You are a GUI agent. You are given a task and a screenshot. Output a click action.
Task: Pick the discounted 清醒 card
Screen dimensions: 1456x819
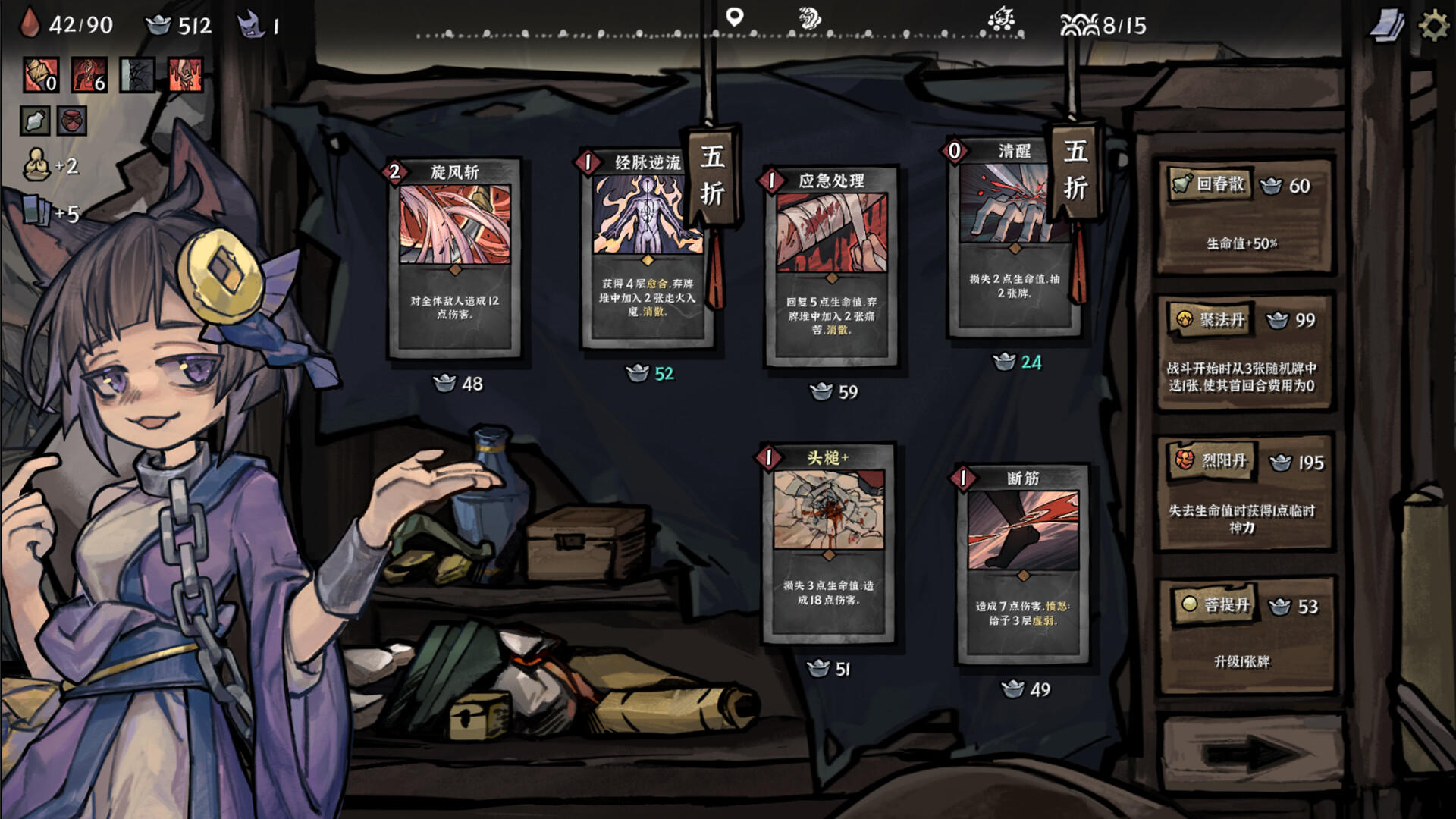point(1009,243)
